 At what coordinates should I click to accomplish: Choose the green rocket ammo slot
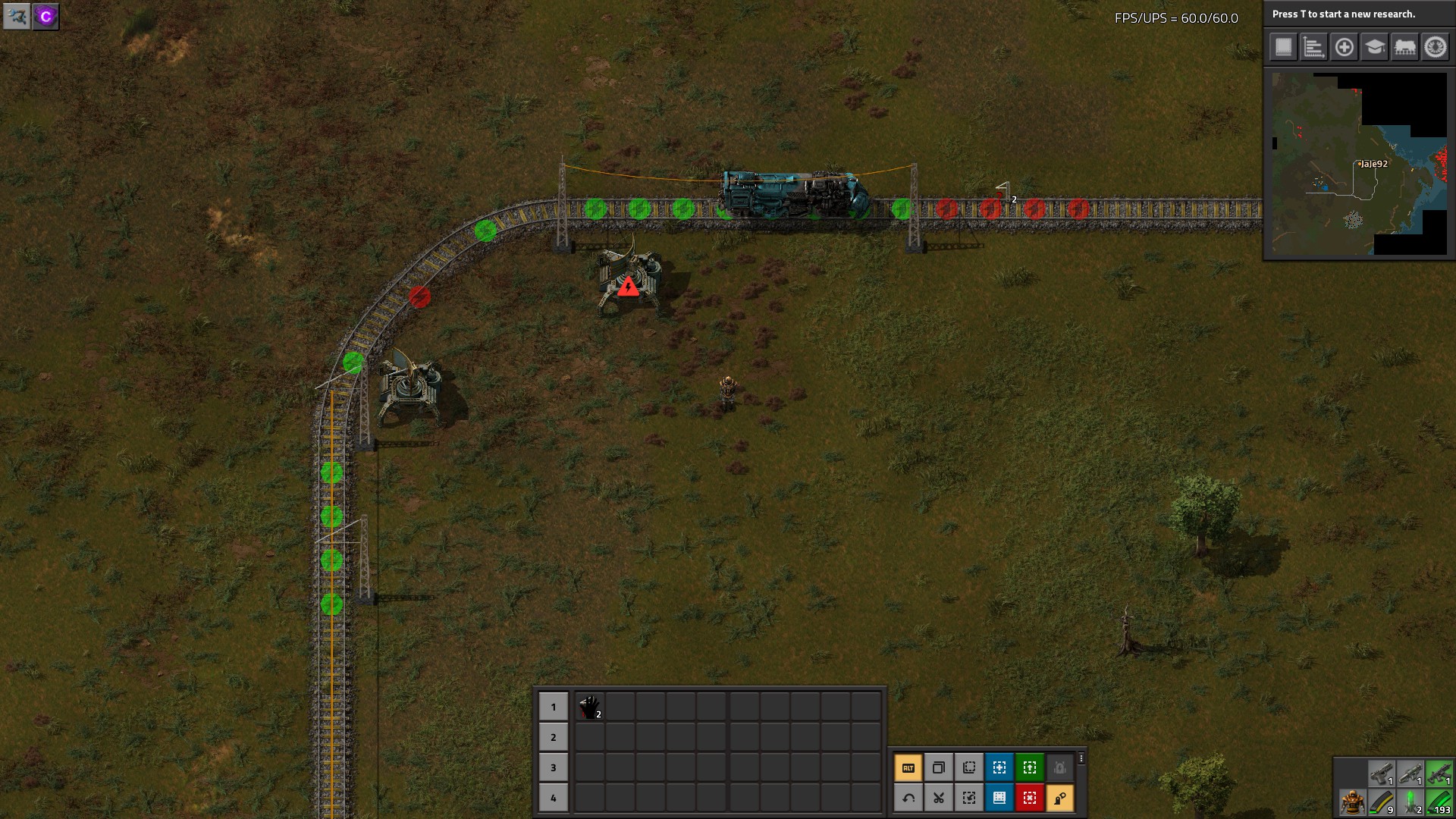[x=1410, y=802]
